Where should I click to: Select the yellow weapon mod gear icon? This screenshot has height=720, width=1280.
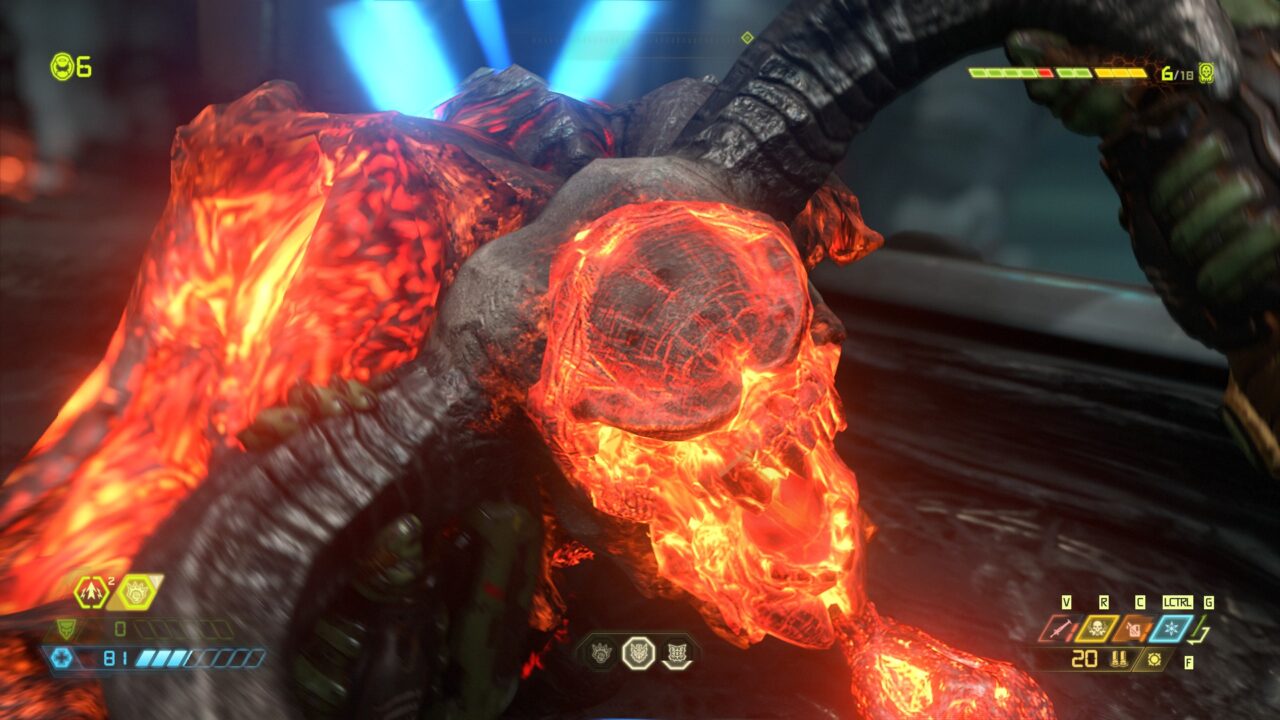pyautogui.click(x=1155, y=659)
